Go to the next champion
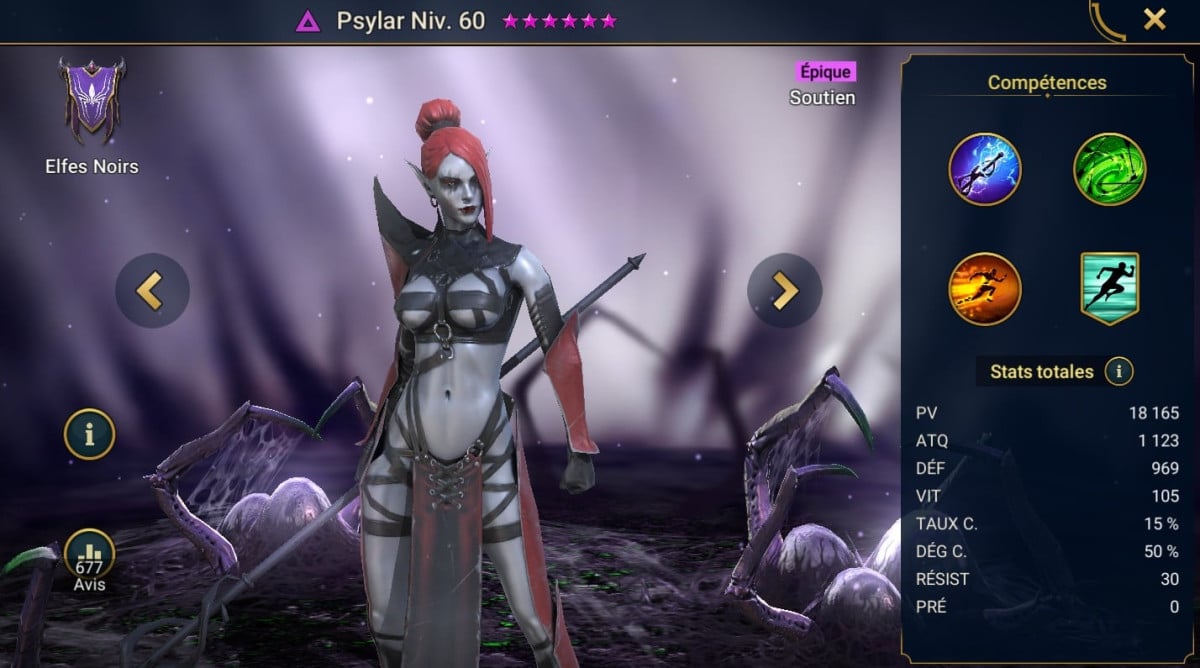The height and width of the screenshot is (668, 1200). 784,291
